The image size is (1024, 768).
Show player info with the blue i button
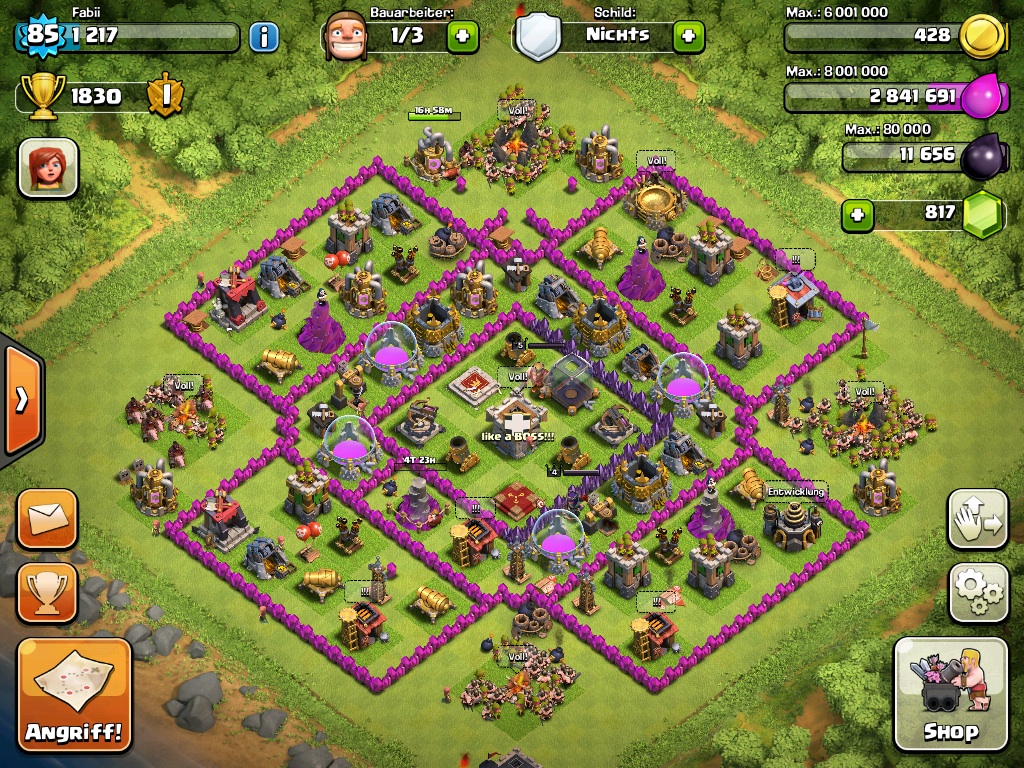tap(264, 38)
